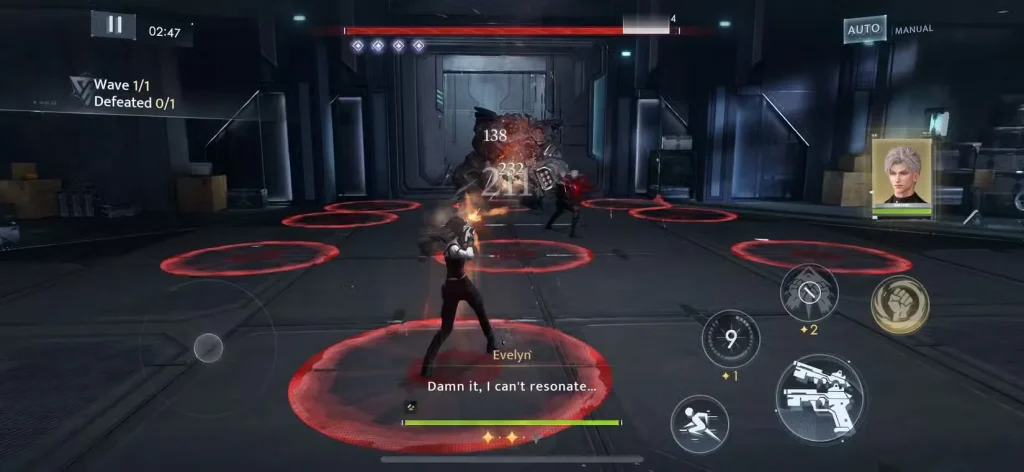1024x472 pixels.
Task: Switch to the silver-haired teammate portrait
Action: [902, 176]
